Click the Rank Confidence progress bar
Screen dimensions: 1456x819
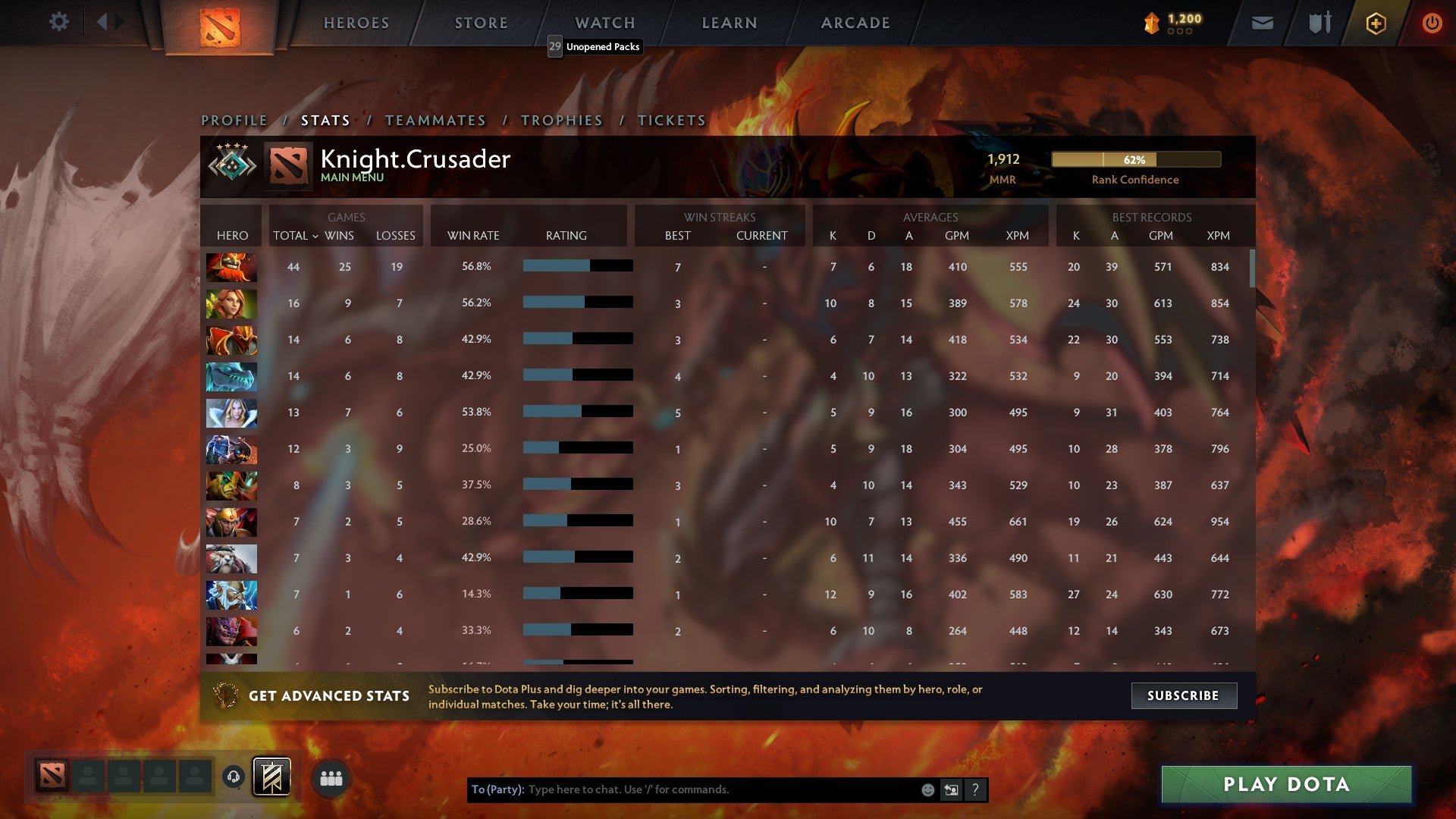pos(1136,160)
